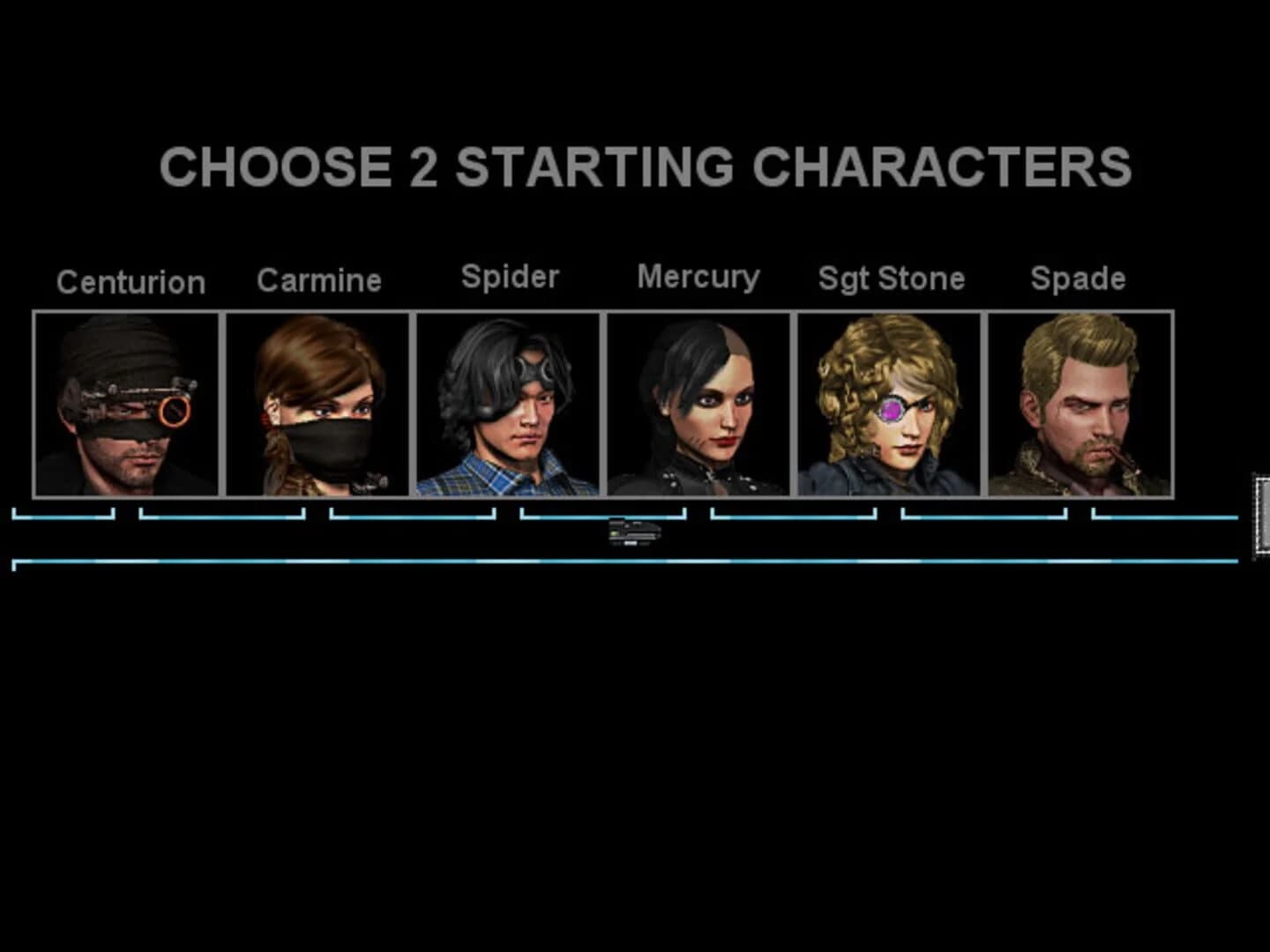Select Mercury's character portrait

(701, 405)
